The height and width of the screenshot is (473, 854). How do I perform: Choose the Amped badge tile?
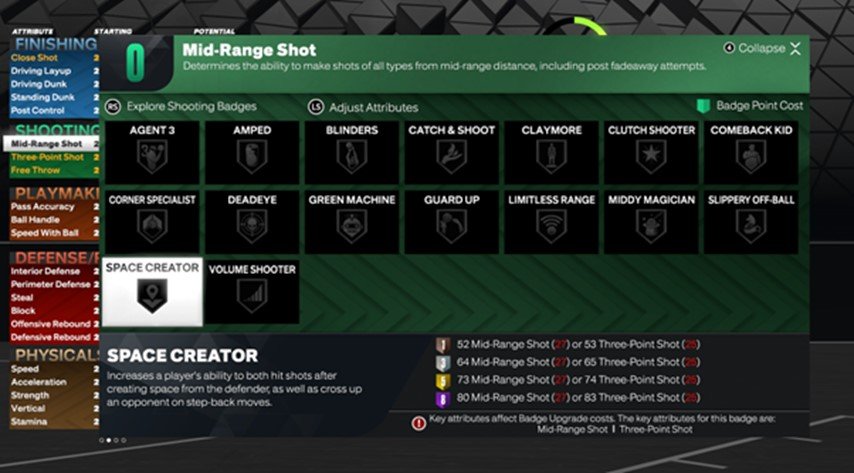tap(252, 153)
